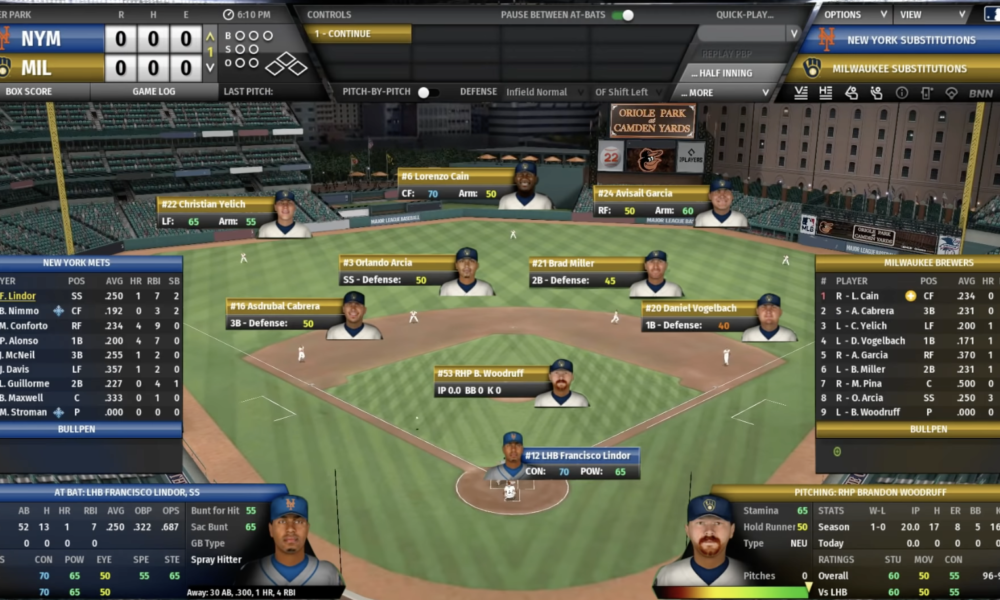Select R. Cain in Brewers lineup
This screenshot has width=1000, height=600.
tap(858, 296)
